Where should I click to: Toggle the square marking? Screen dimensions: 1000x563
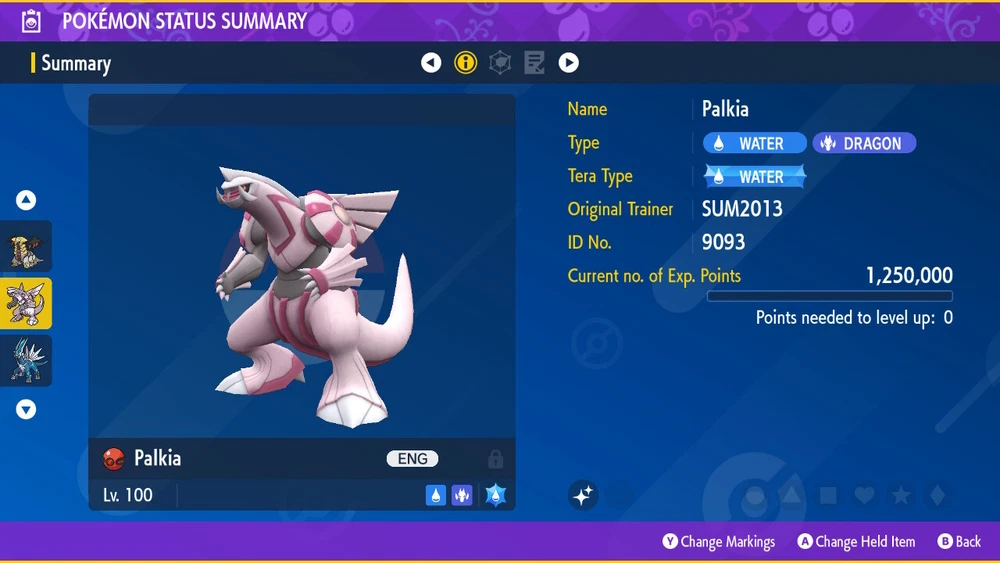[828, 495]
